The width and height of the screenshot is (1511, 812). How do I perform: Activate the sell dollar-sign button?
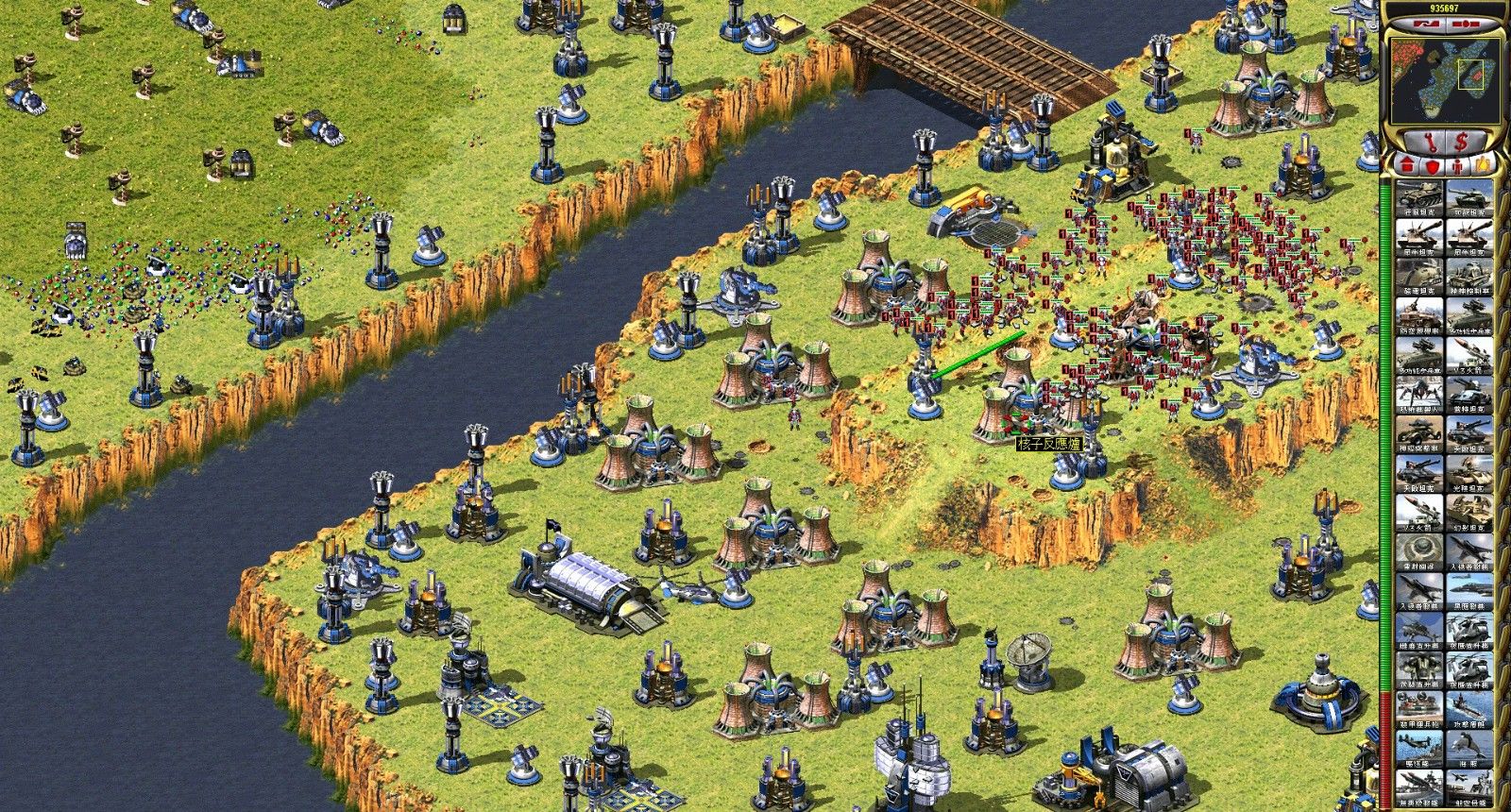pyautogui.click(x=1460, y=143)
